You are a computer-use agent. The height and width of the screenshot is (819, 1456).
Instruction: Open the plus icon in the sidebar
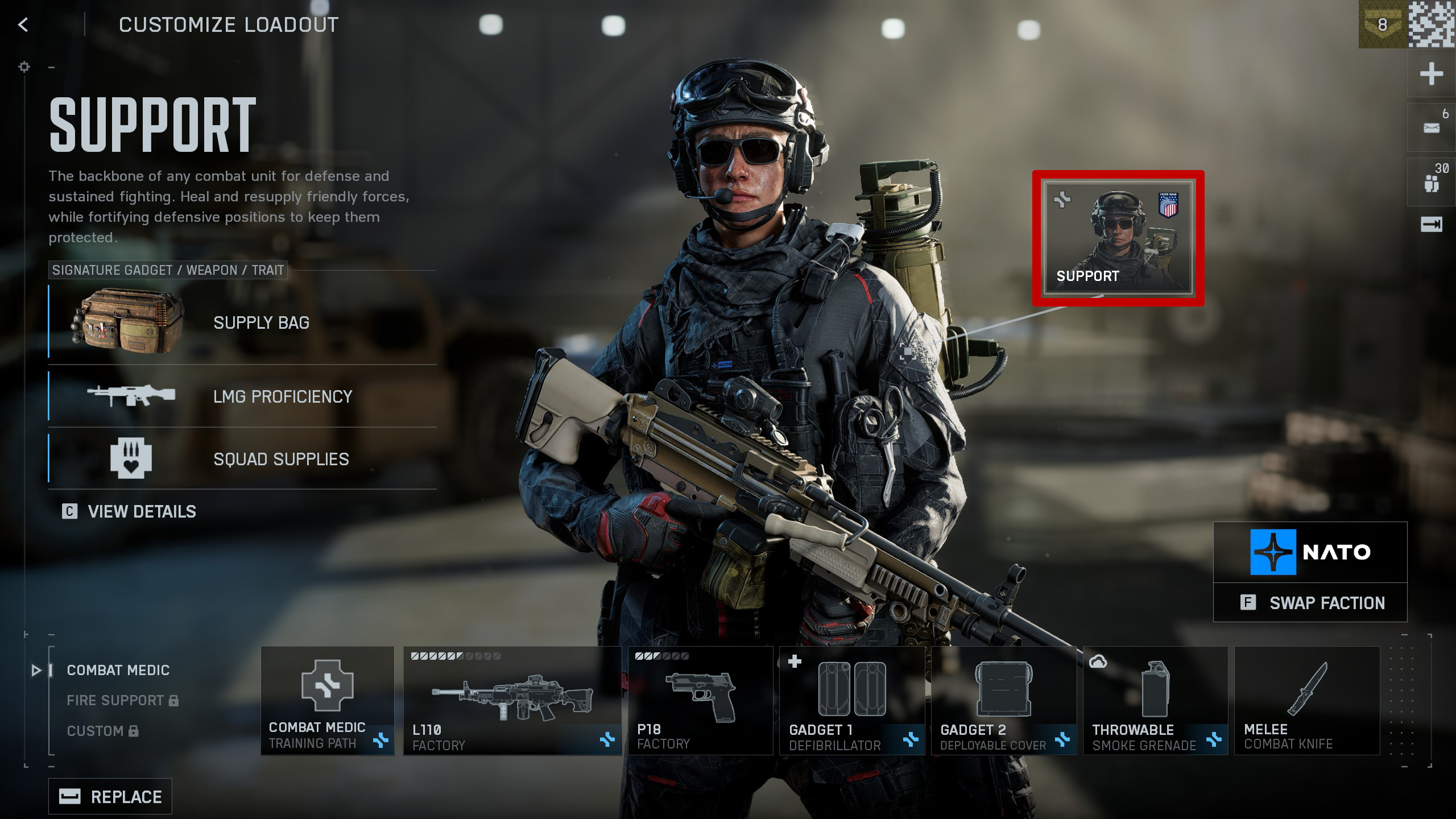coord(1431,75)
